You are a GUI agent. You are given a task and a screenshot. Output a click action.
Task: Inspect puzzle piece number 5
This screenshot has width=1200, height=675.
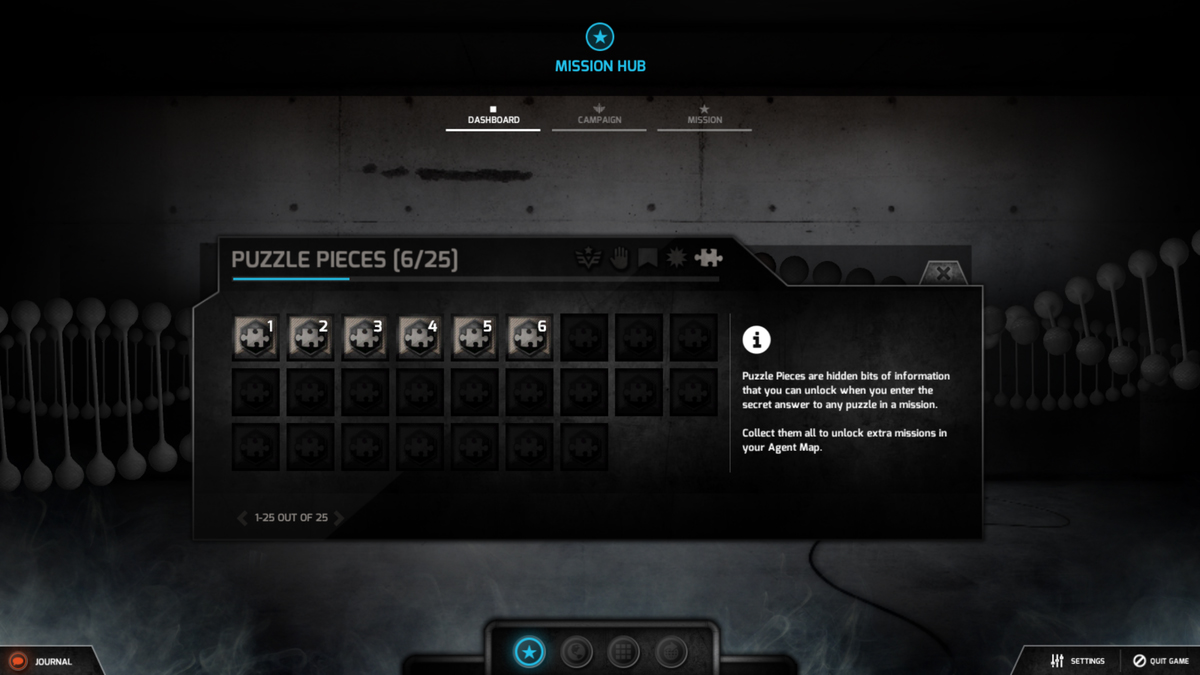point(475,338)
